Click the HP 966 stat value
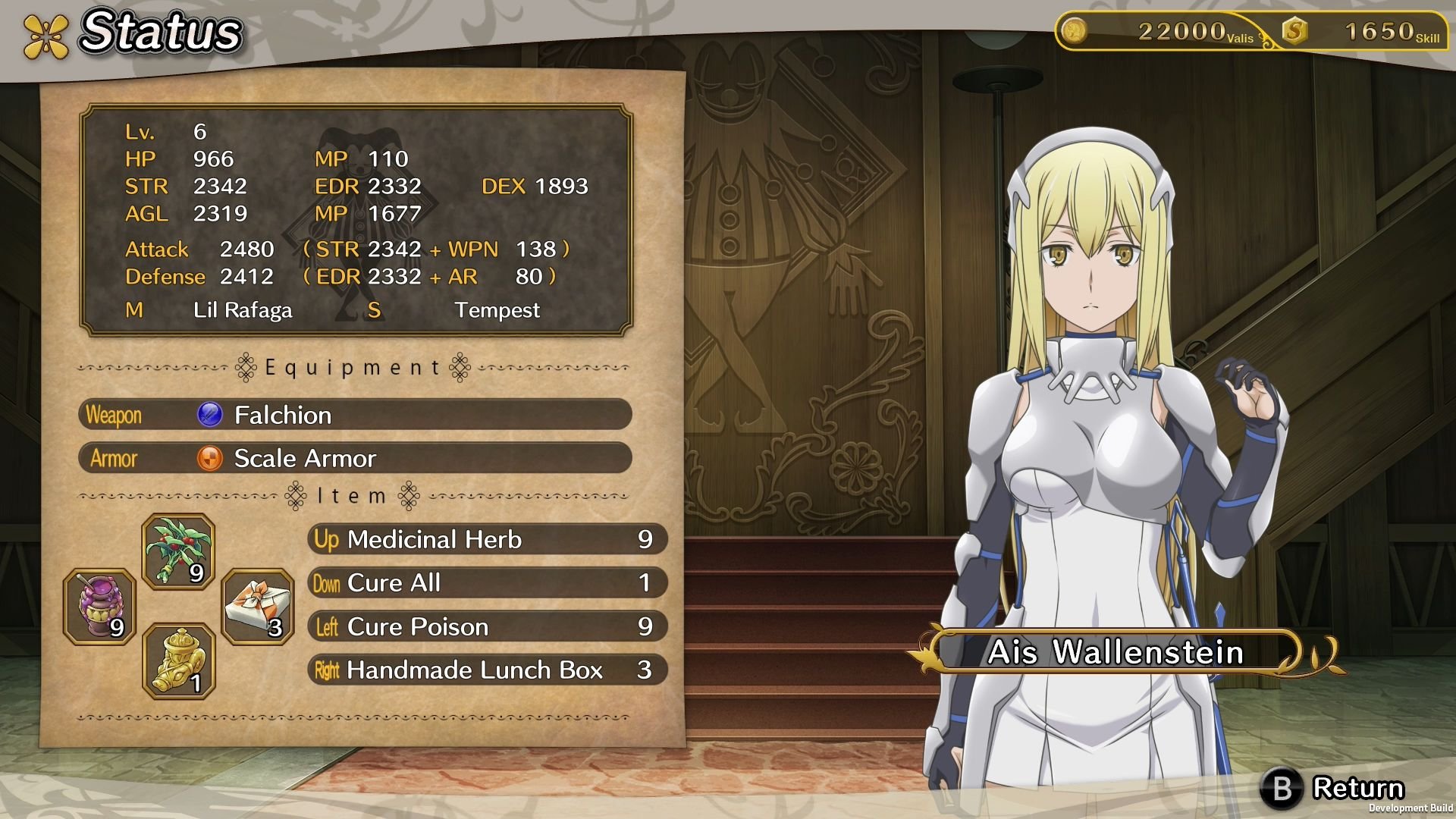The width and height of the screenshot is (1456, 819). [215, 158]
